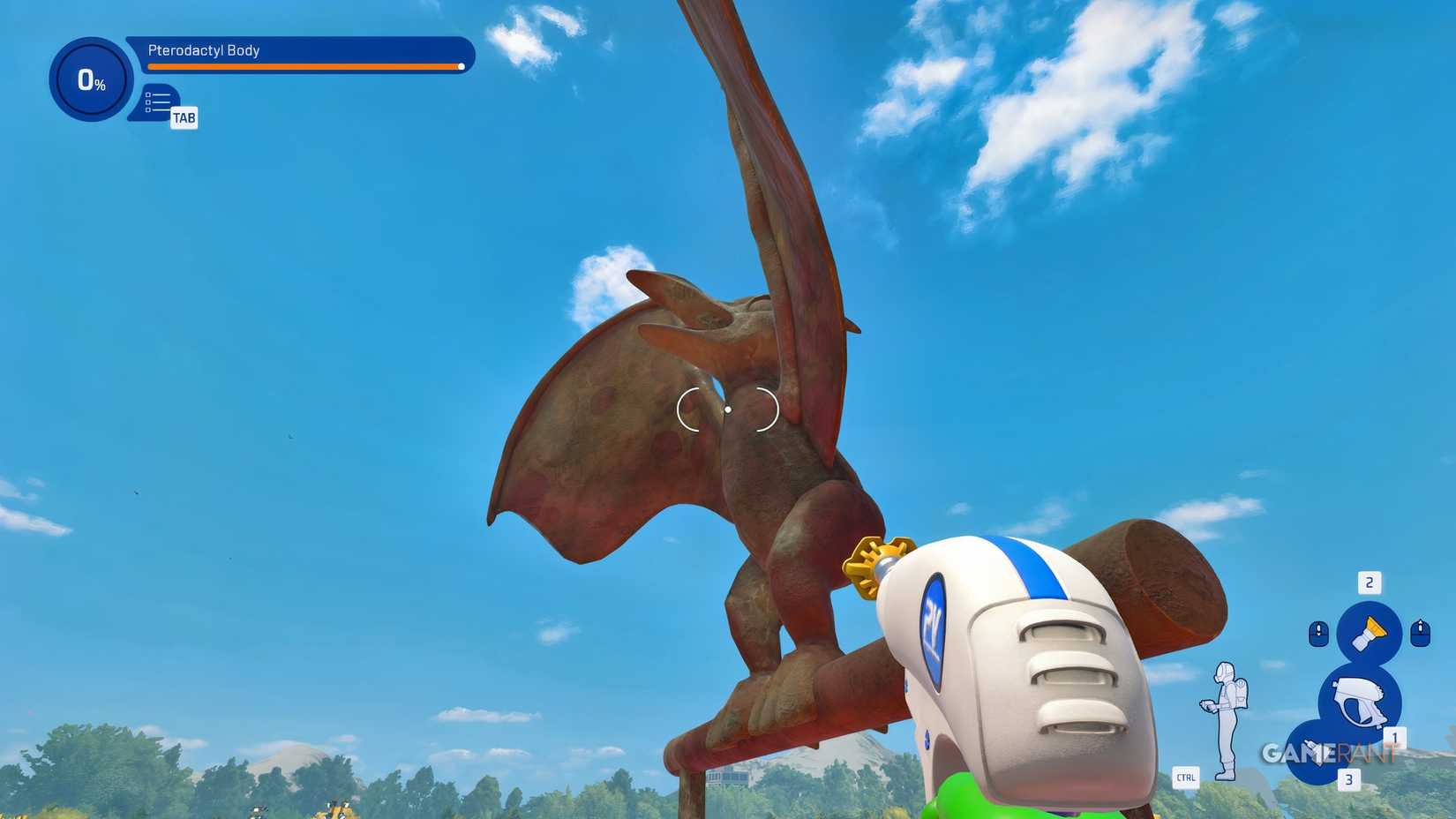
Task: Click the white dot at the progress bar end
Action: 461,67
